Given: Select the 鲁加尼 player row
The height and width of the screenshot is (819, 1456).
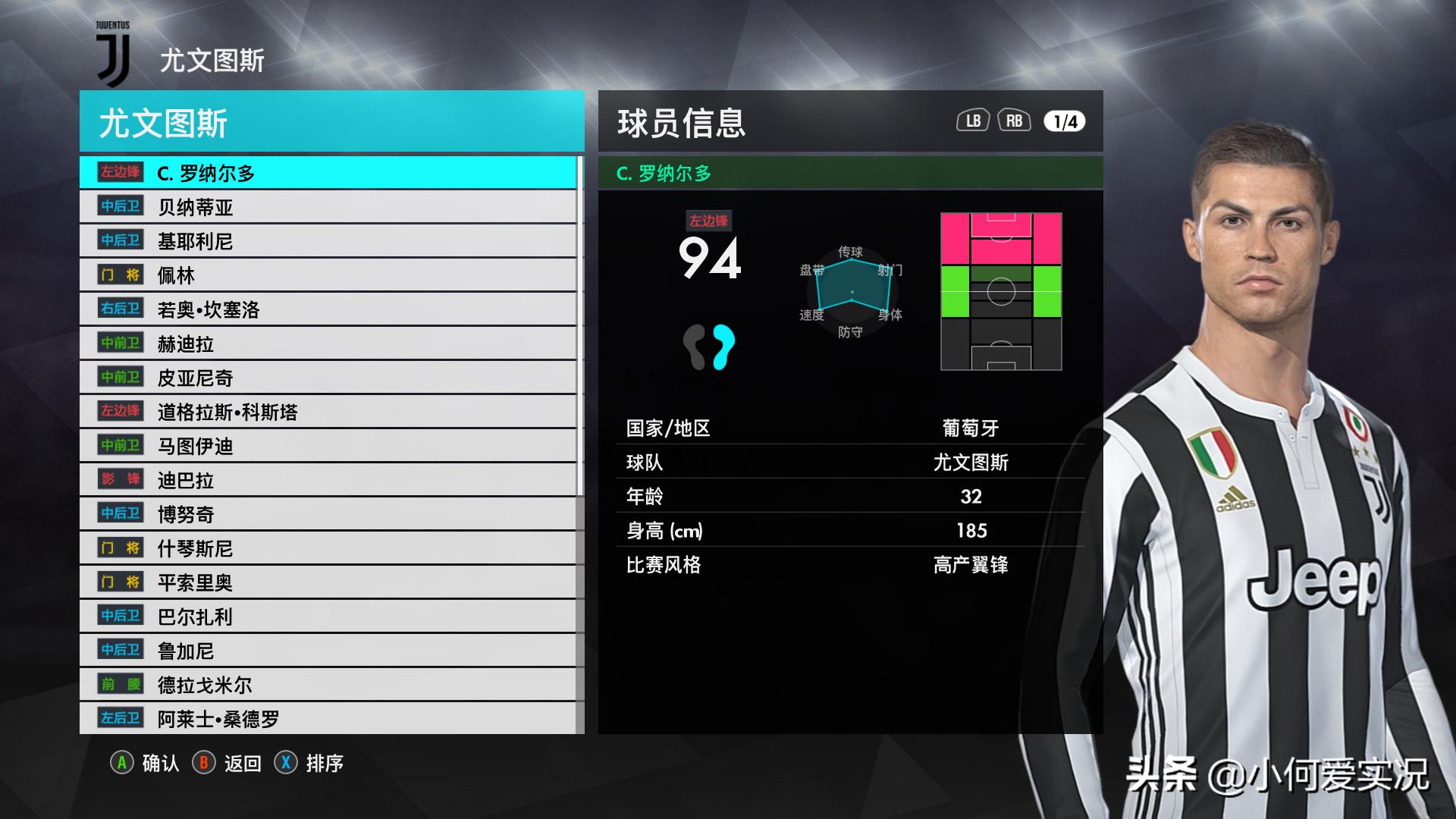Looking at the screenshot, I should (x=328, y=651).
